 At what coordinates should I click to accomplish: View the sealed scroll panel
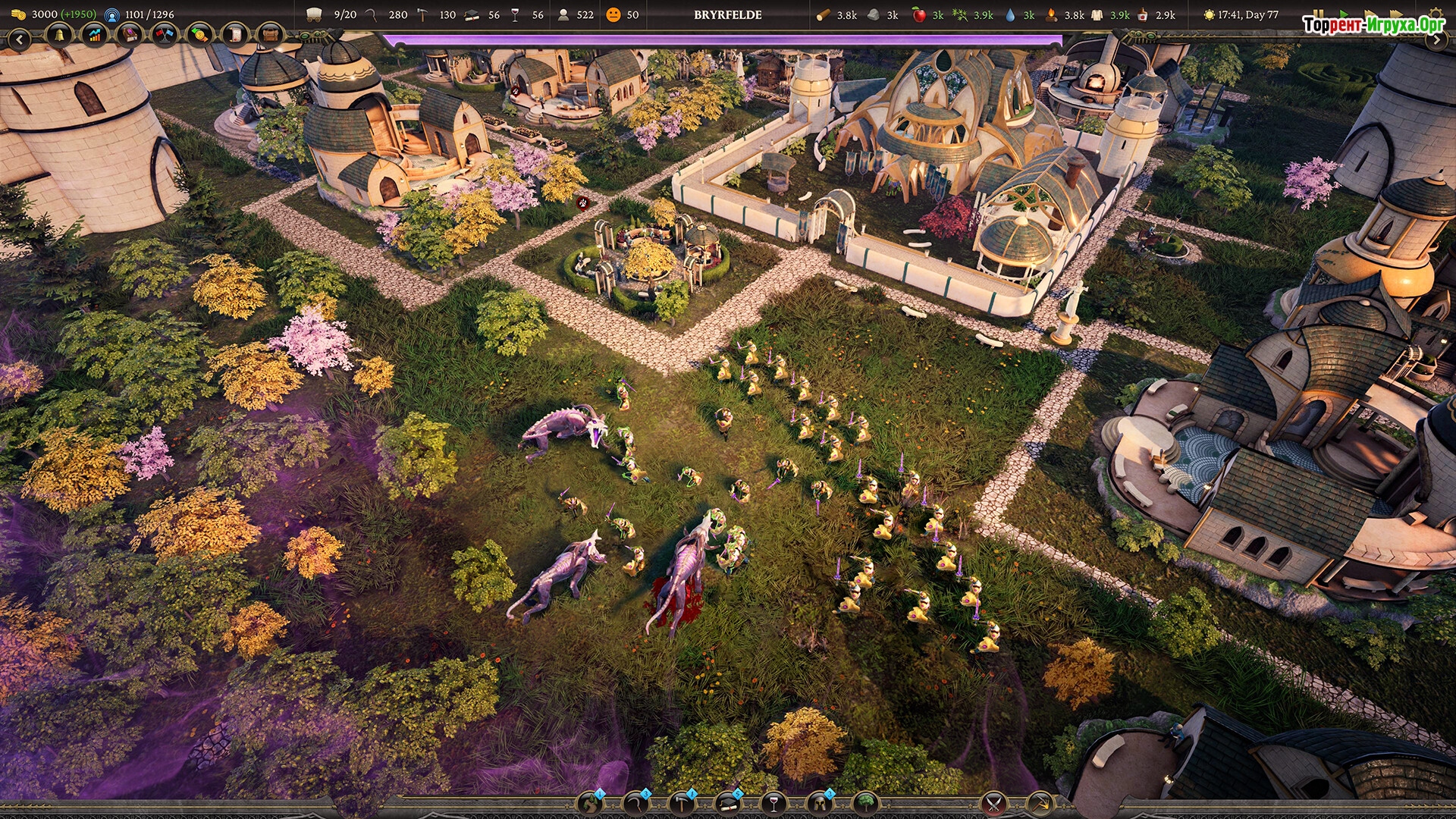[x=235, y=36]
